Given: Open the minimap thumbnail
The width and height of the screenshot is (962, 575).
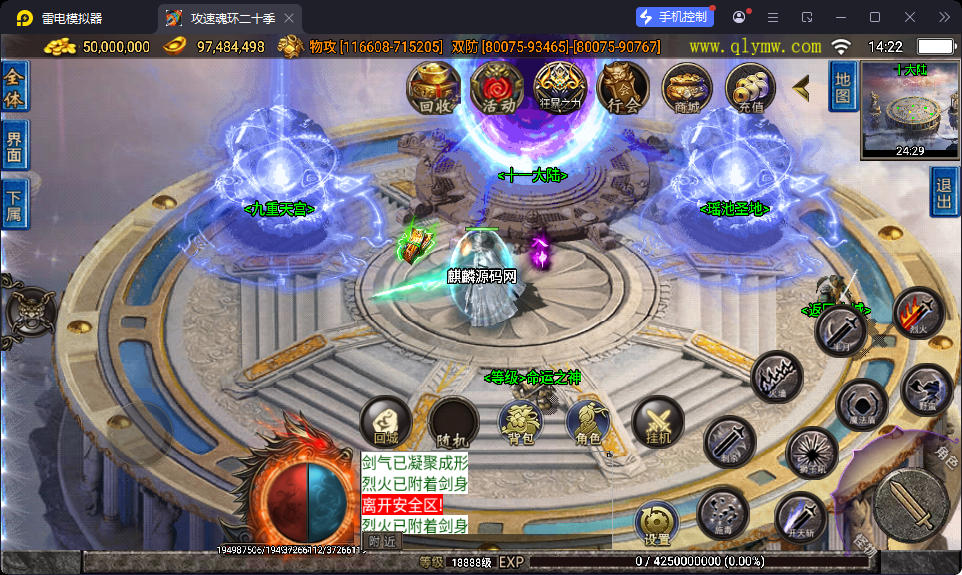Looking at the screenshot, I should click(x=909, y=109).
